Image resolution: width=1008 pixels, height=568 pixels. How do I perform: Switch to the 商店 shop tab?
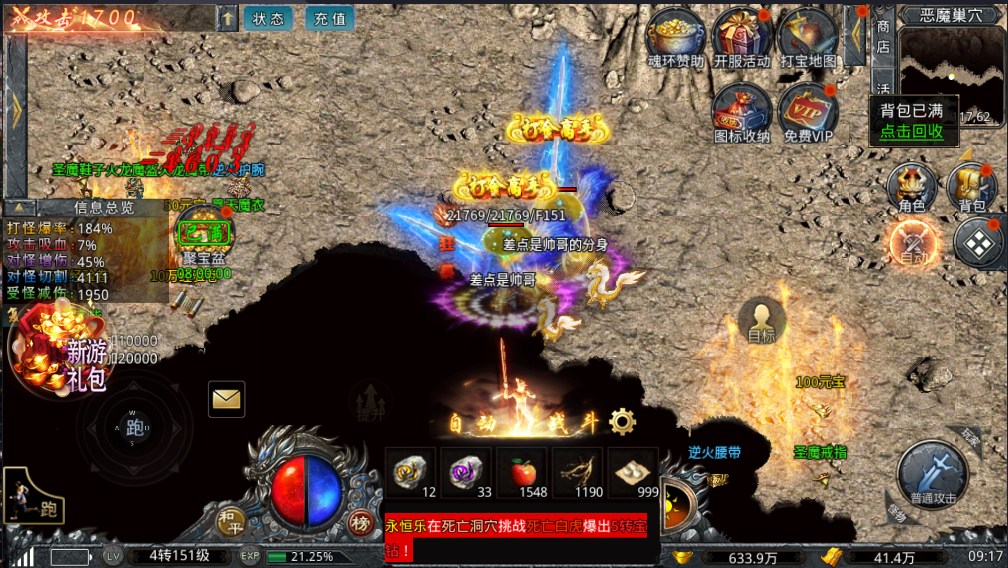coord(883,35)
